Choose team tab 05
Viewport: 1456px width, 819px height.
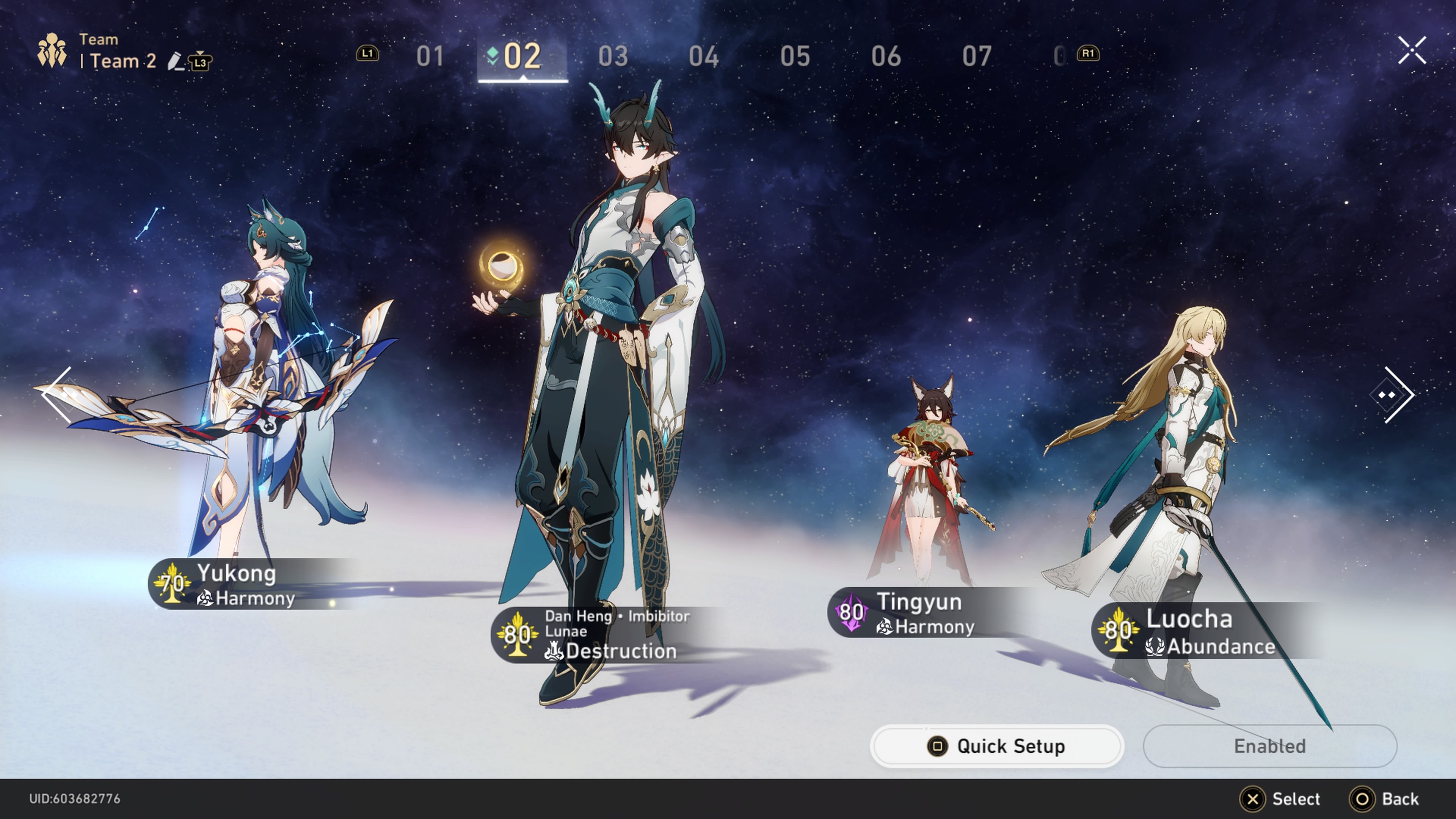pos(795,56)
